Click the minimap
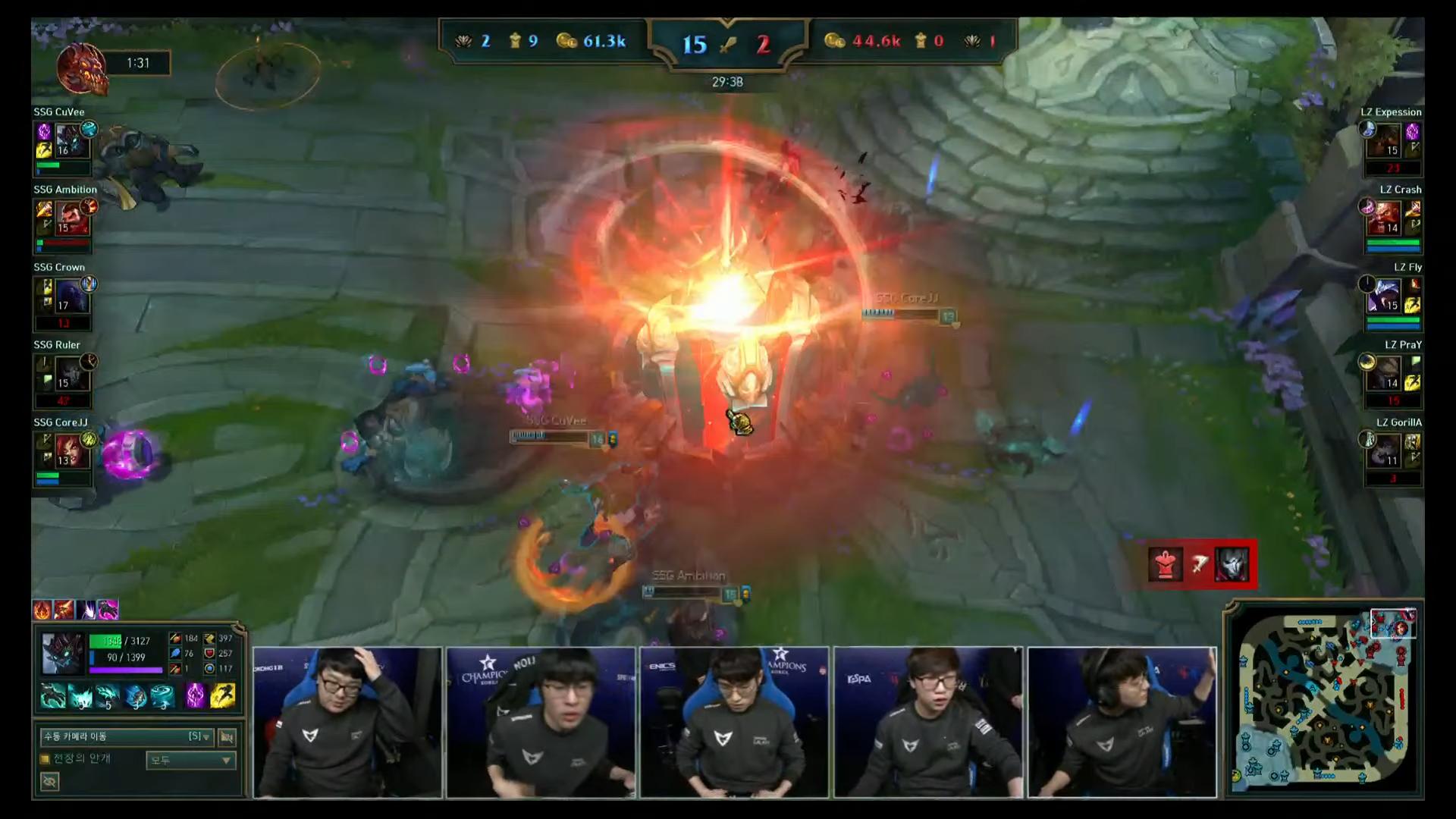Screen dimensions: 1456x819 coord(1324,698)
